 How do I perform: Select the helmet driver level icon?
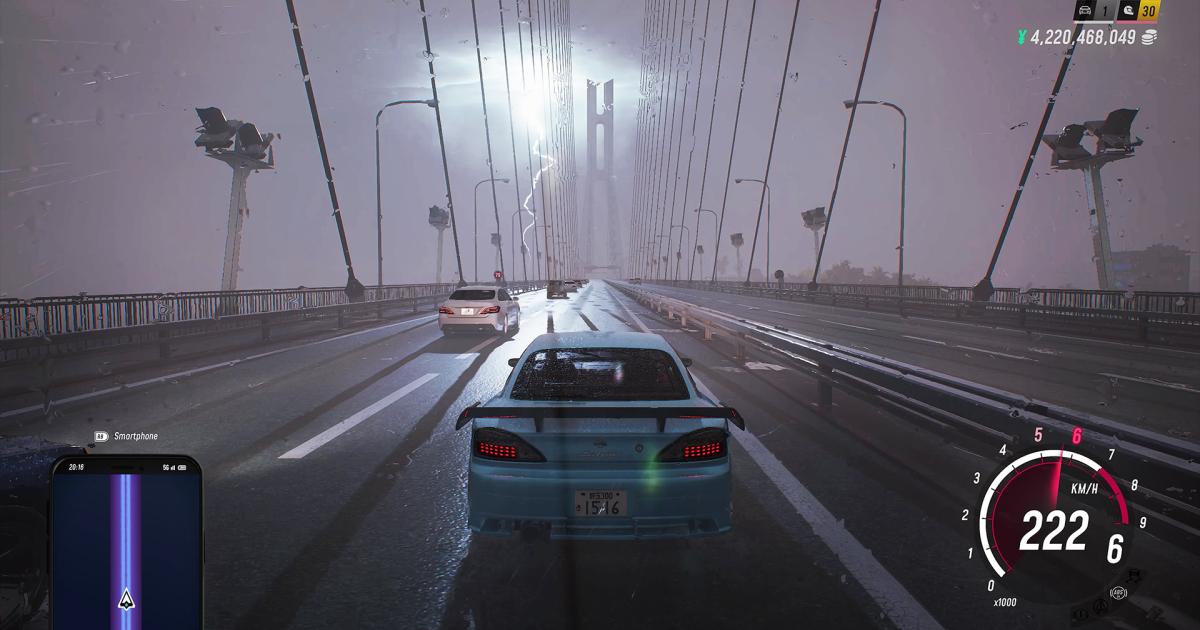1123,12
